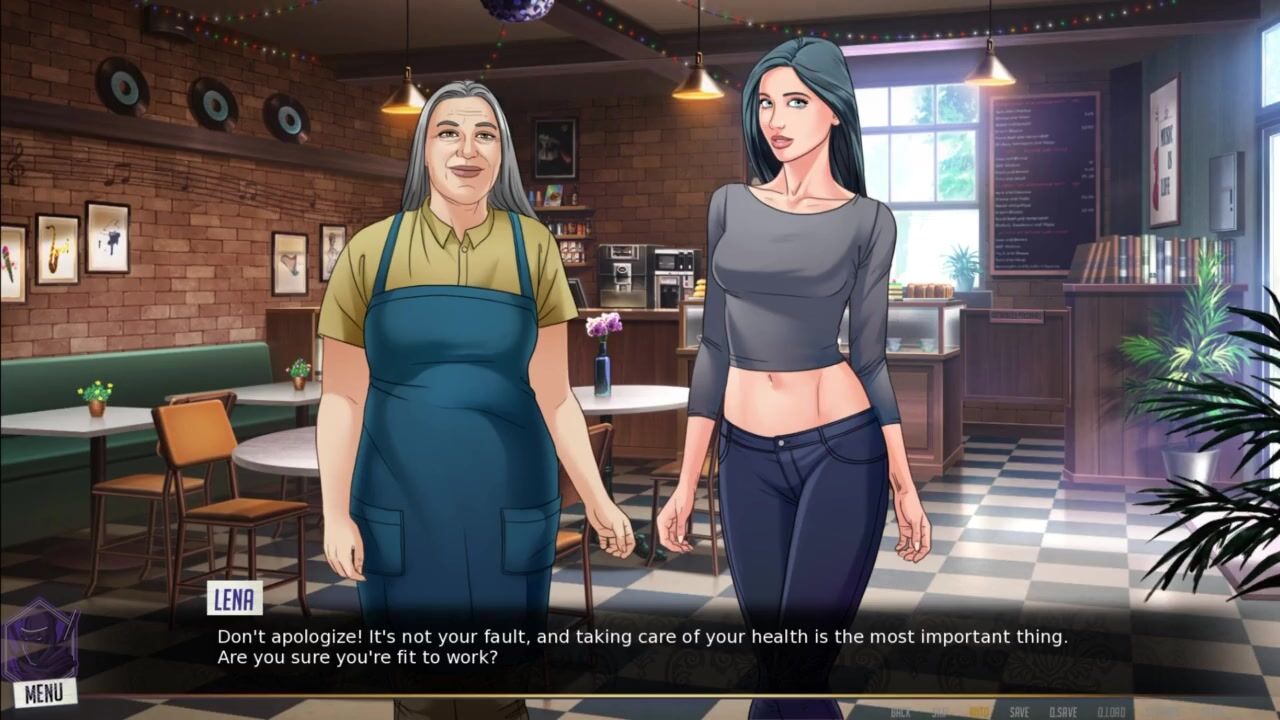This screenshot has height=720, width=1280.
Task: Open the Save screen
Action: (x=1019, y=712)
